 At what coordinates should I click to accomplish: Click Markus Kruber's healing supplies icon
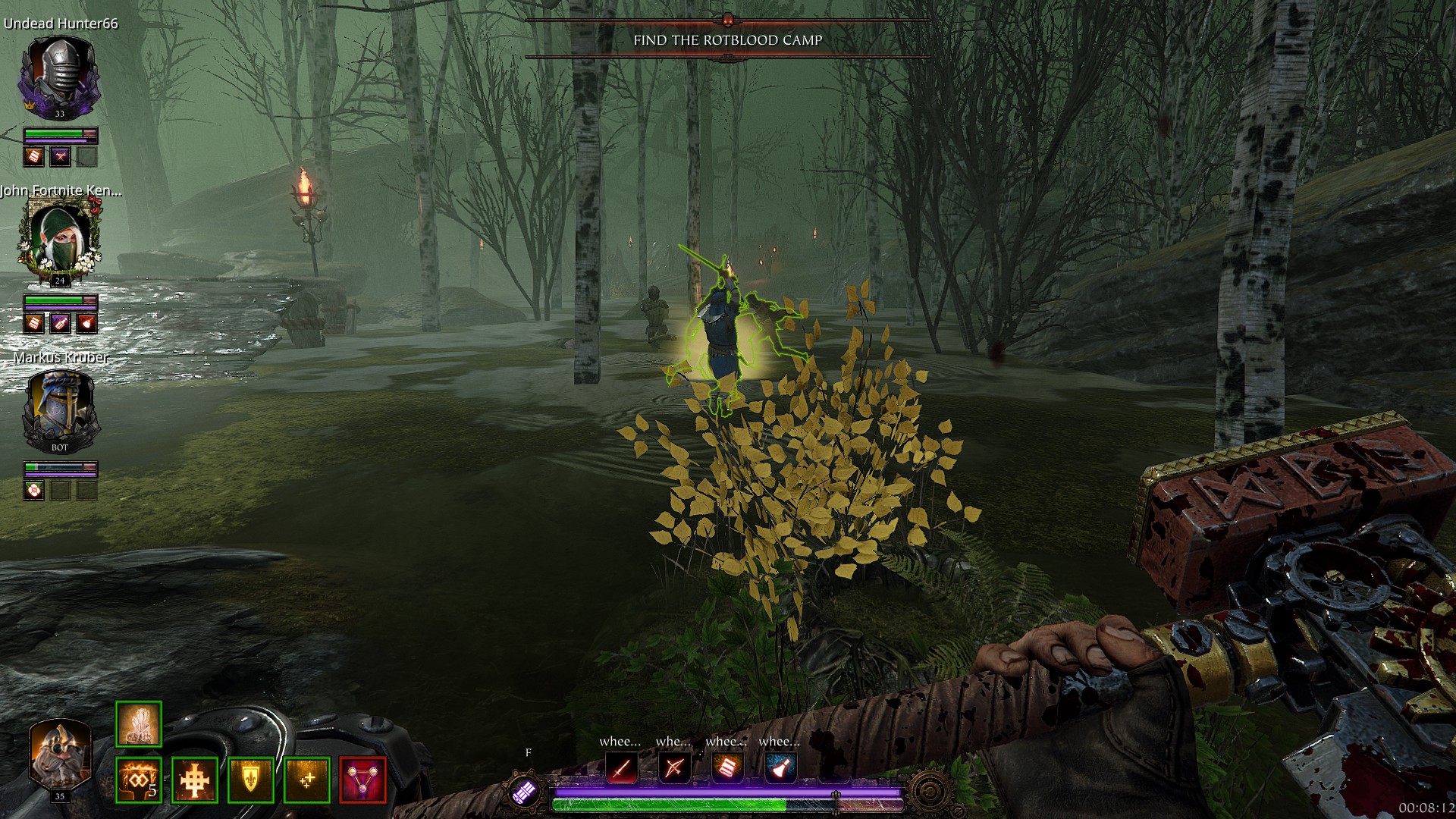click(33, 490)
